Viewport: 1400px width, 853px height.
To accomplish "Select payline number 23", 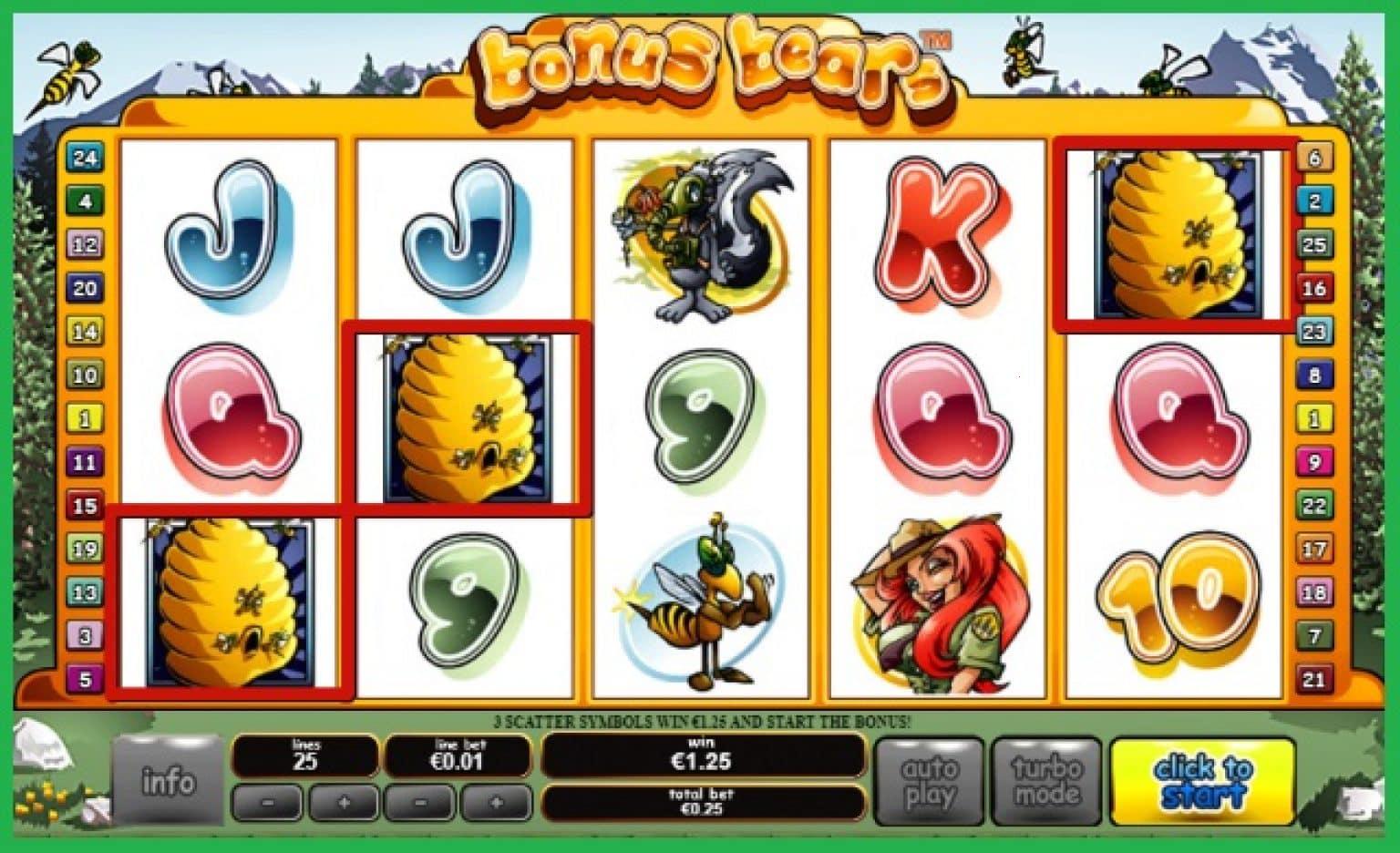I will point(1314,331).
